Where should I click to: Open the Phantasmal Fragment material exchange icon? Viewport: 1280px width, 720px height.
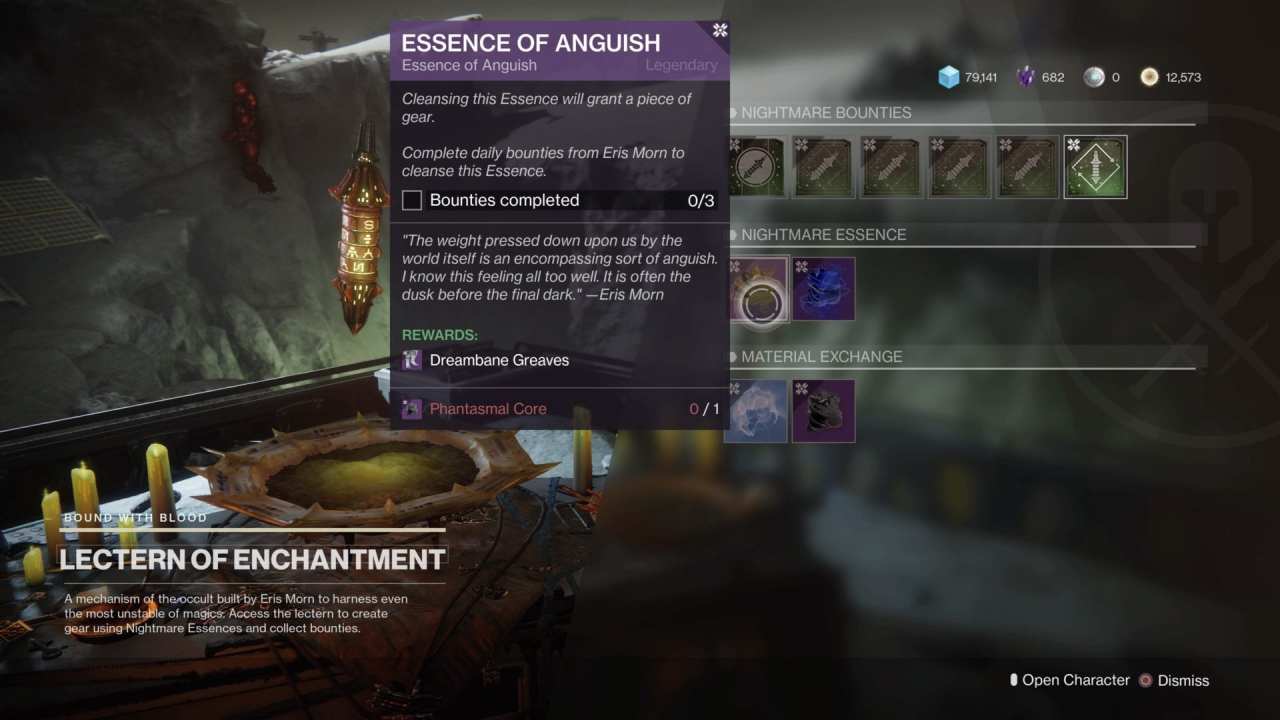[756, 411]
